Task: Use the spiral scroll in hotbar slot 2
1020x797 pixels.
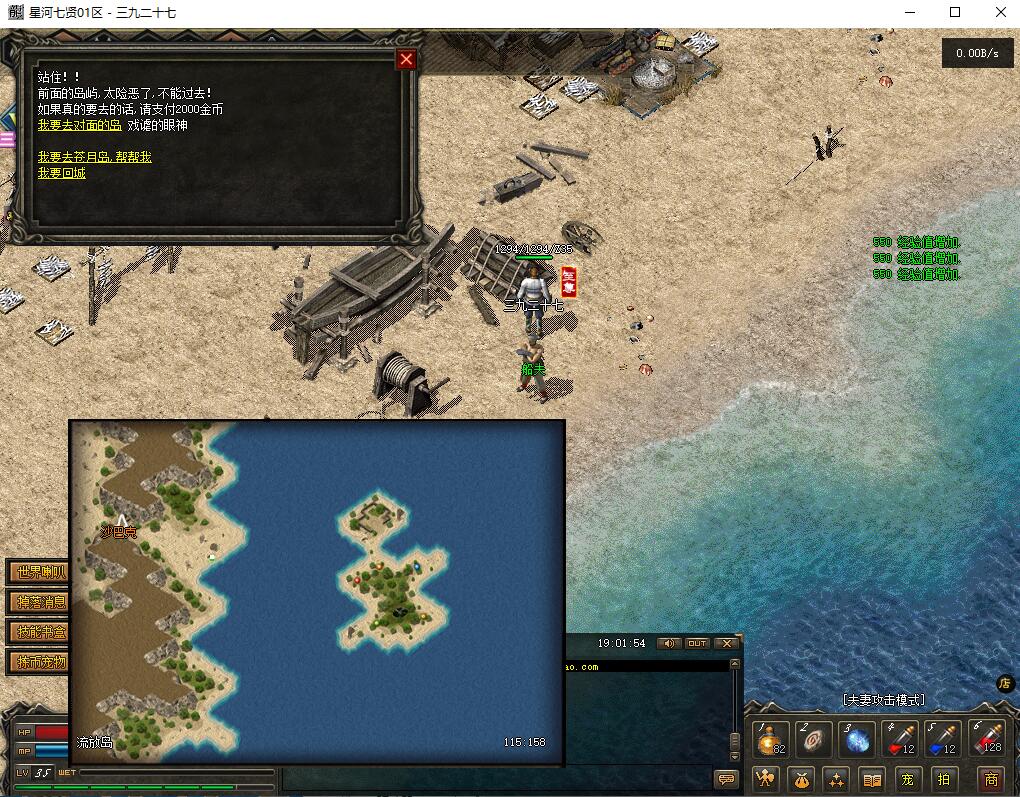Action: click(813, 740)
